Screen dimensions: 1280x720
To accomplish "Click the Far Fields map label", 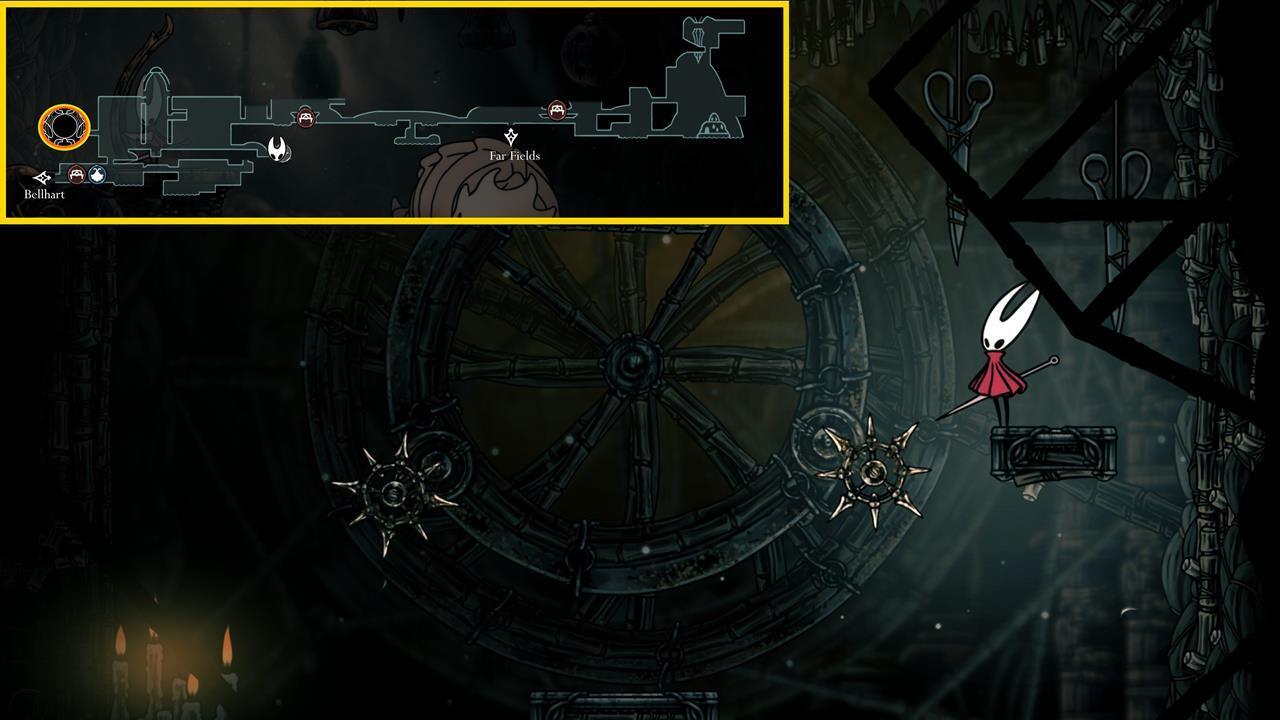I will 513,156.
